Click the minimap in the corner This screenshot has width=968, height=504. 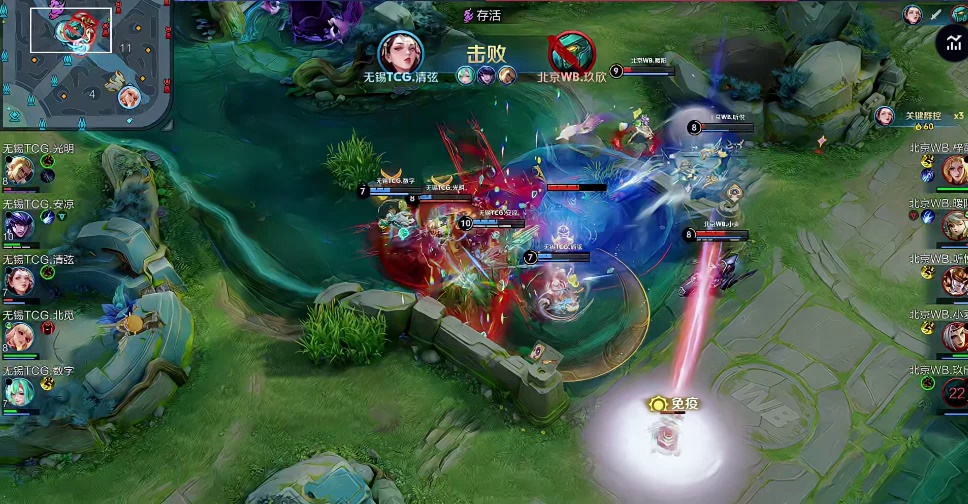pyautogui.click(x=86, y=64)
